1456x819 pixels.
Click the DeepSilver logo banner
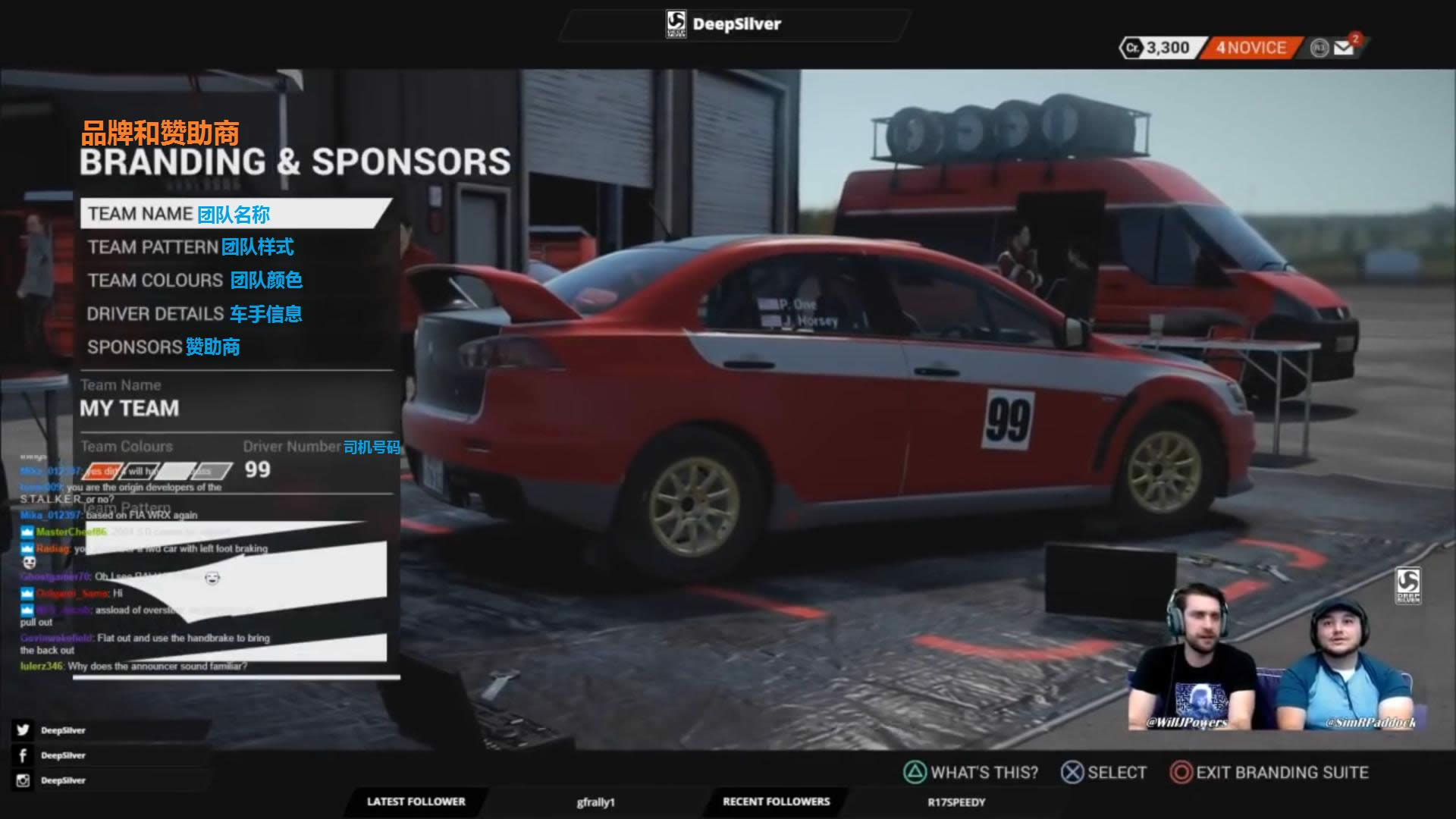tap(724, 24)
